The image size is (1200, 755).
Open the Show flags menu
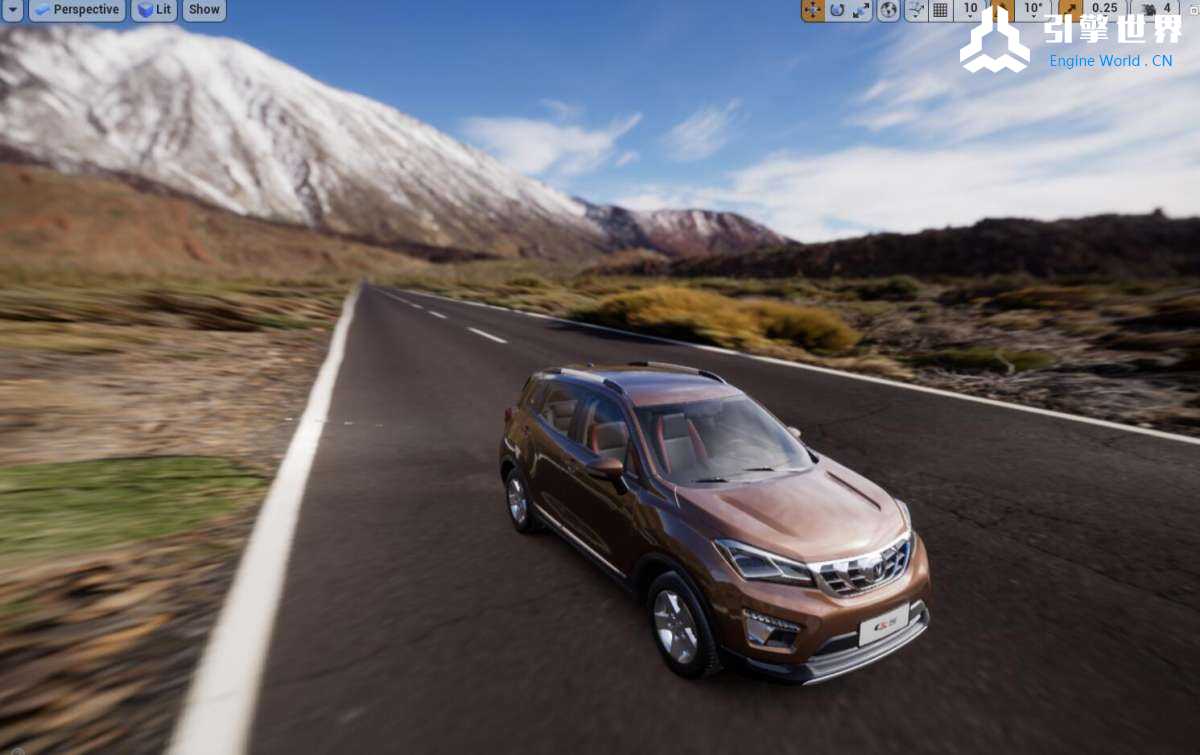pyautogui.click(x=204, y=10)
